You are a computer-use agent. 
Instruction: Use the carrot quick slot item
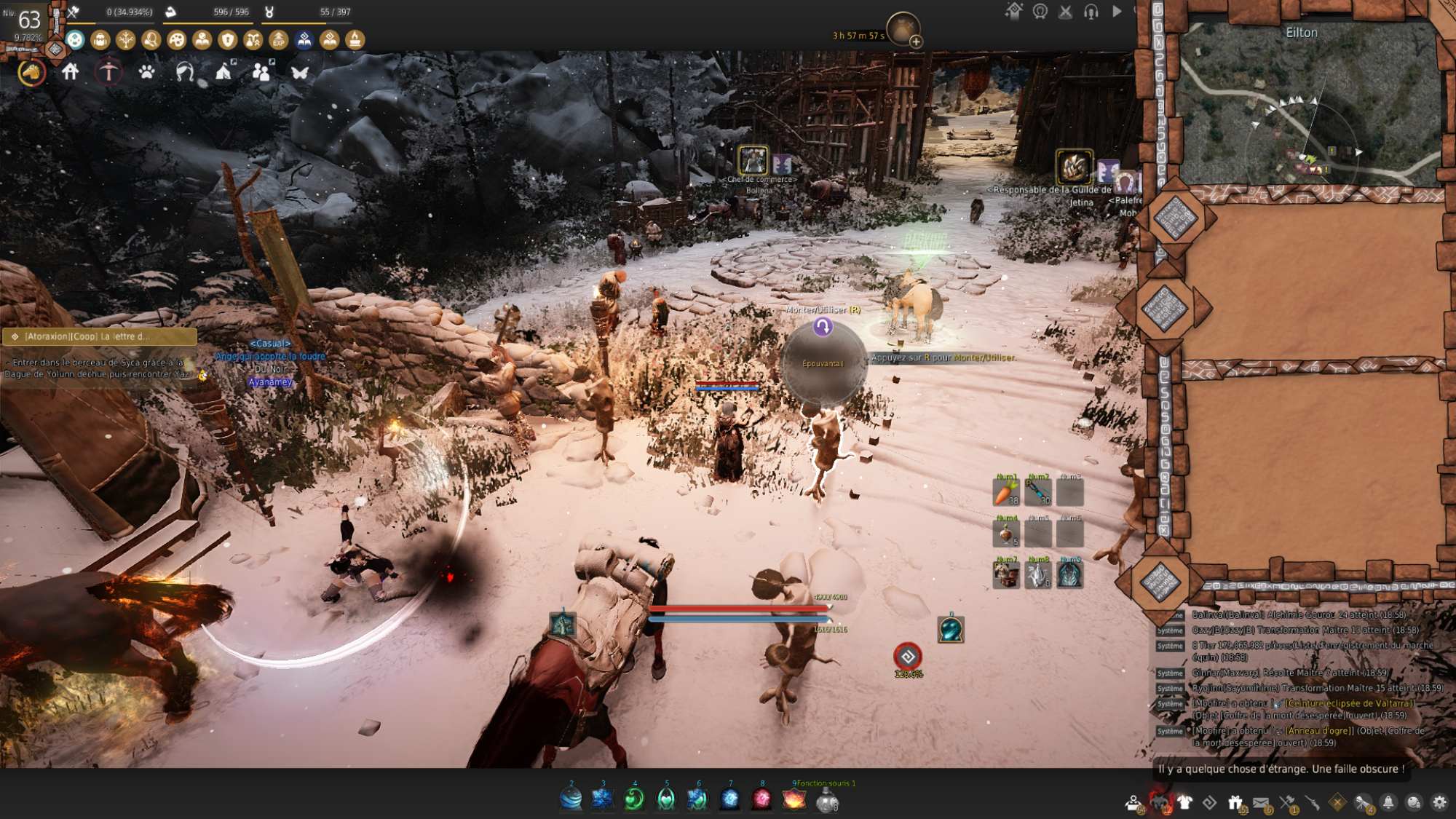click(1006, 493)
